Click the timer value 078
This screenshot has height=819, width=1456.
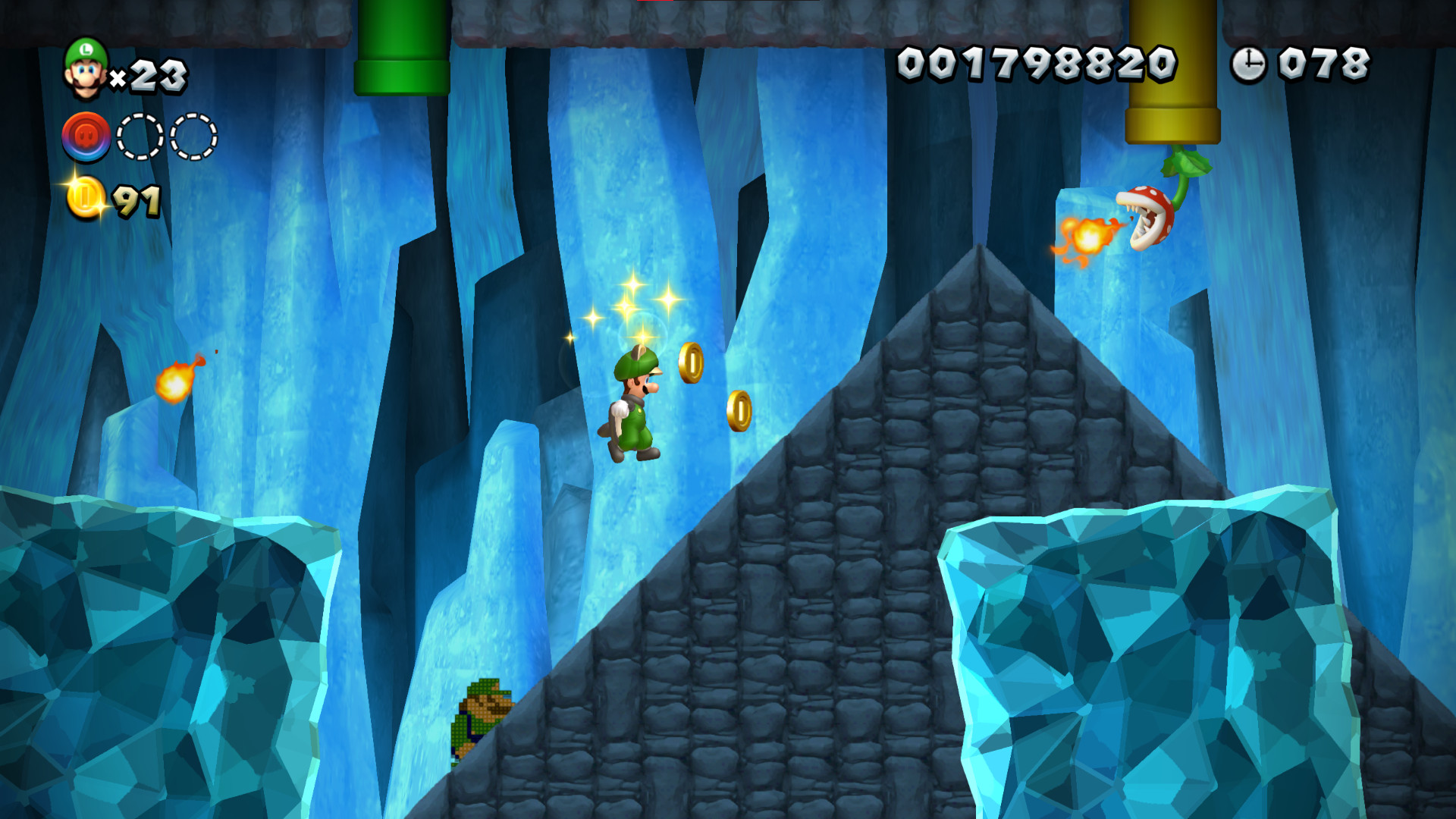[x=1323, y=64]
